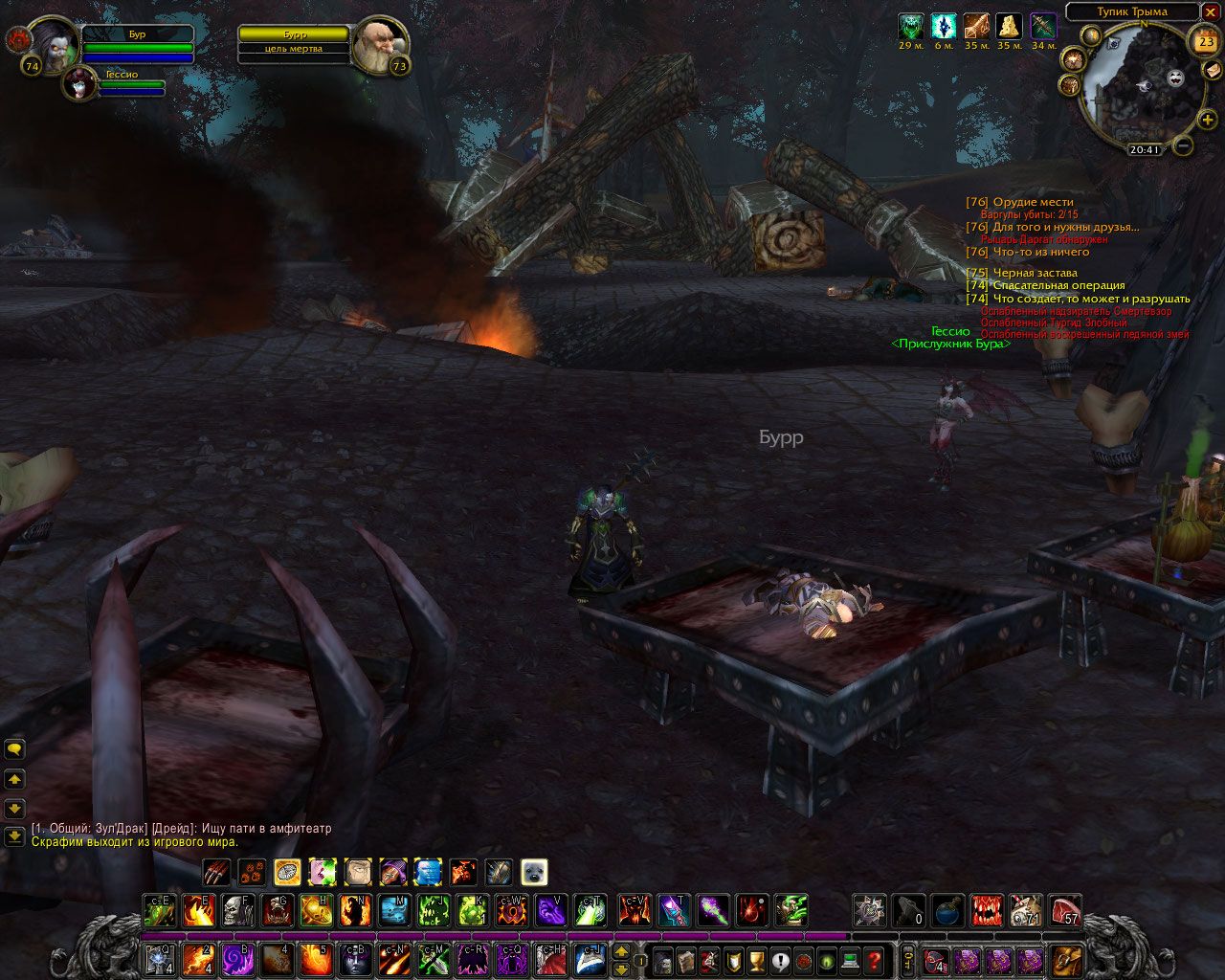Zoom in the minimap with the plus button
The image size is (1225, 980).
[1208, 120]
